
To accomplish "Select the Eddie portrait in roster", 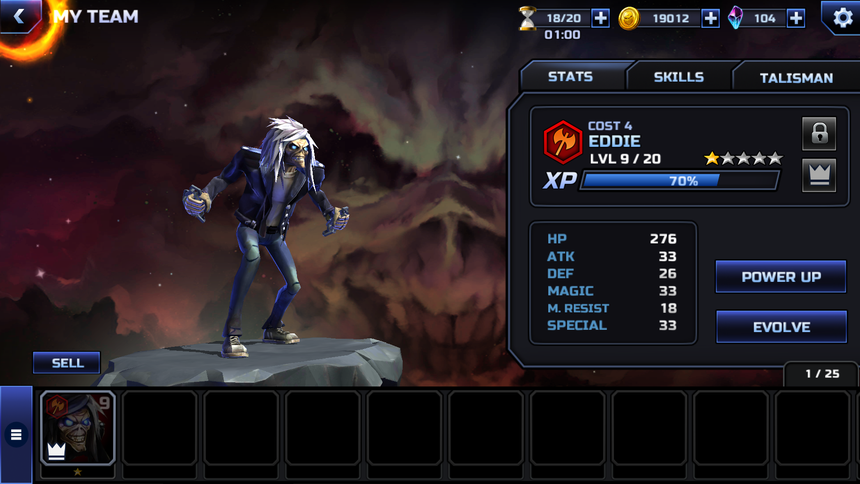I will tap(78, 428).
